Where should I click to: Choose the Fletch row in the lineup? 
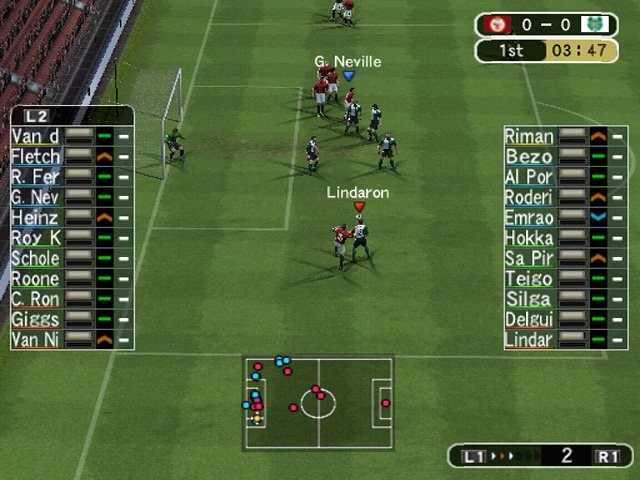click(x=36, y=157)
